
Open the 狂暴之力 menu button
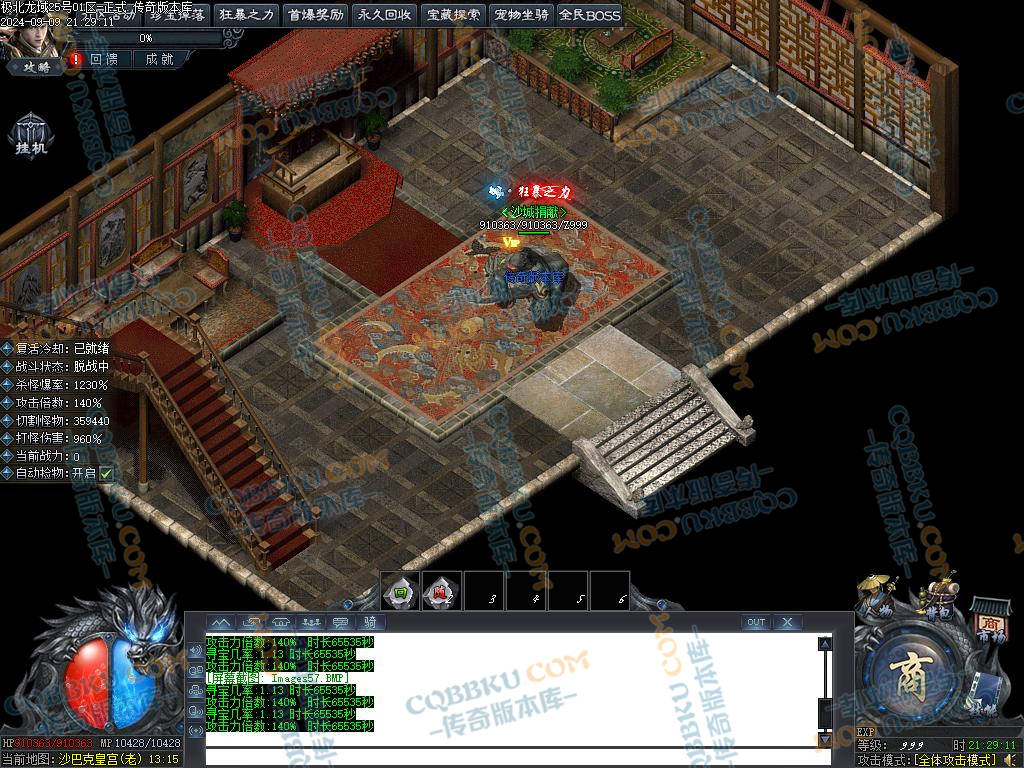click(246, 15)
